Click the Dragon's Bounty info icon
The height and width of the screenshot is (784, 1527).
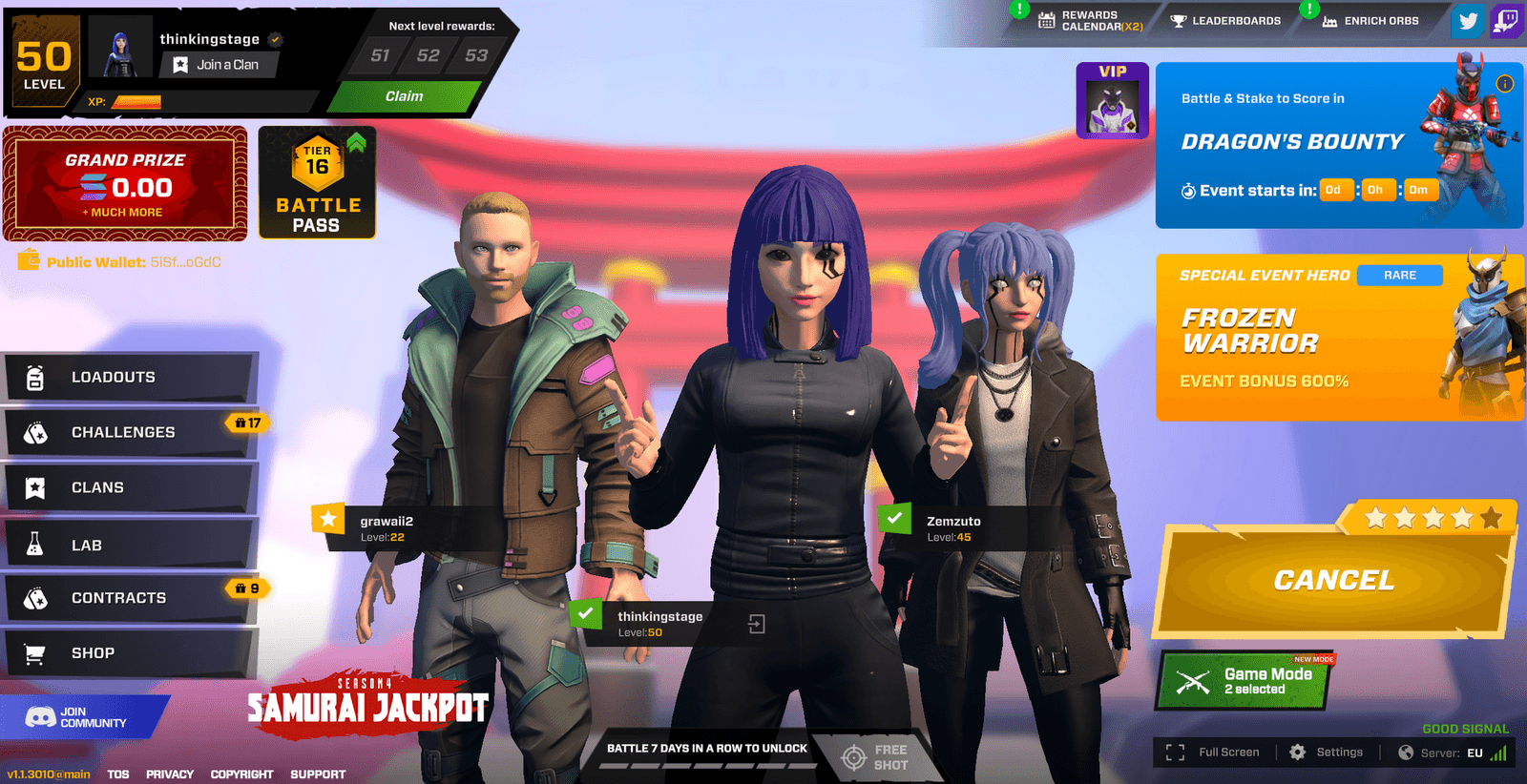[x=1505, y=84]
